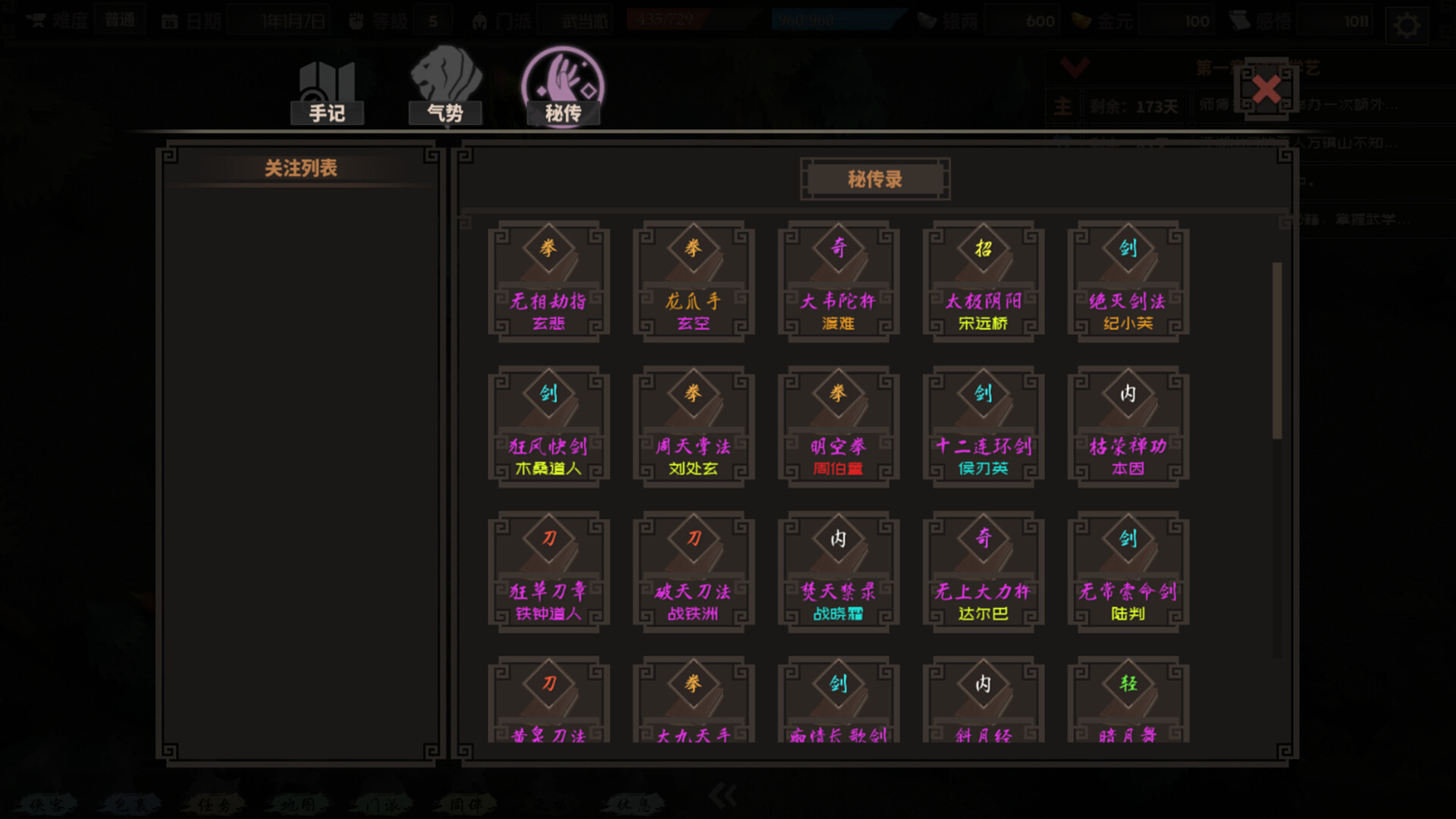The width and height of the screenshot is (1456, 819).
Task: Switch to the 气势 tab
Action: [x=445, y=112]
